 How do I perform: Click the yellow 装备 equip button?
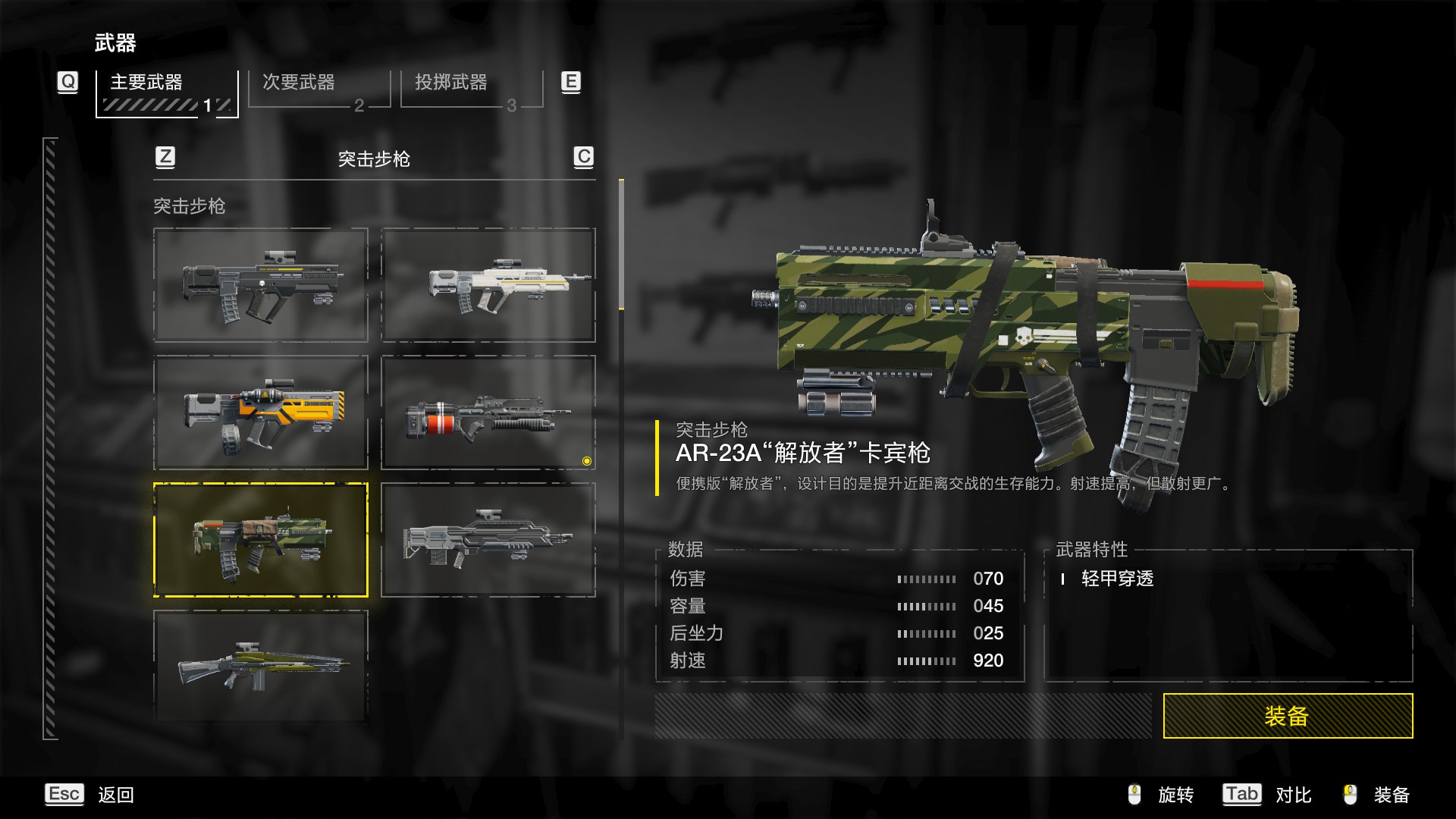click(1287, 715)
